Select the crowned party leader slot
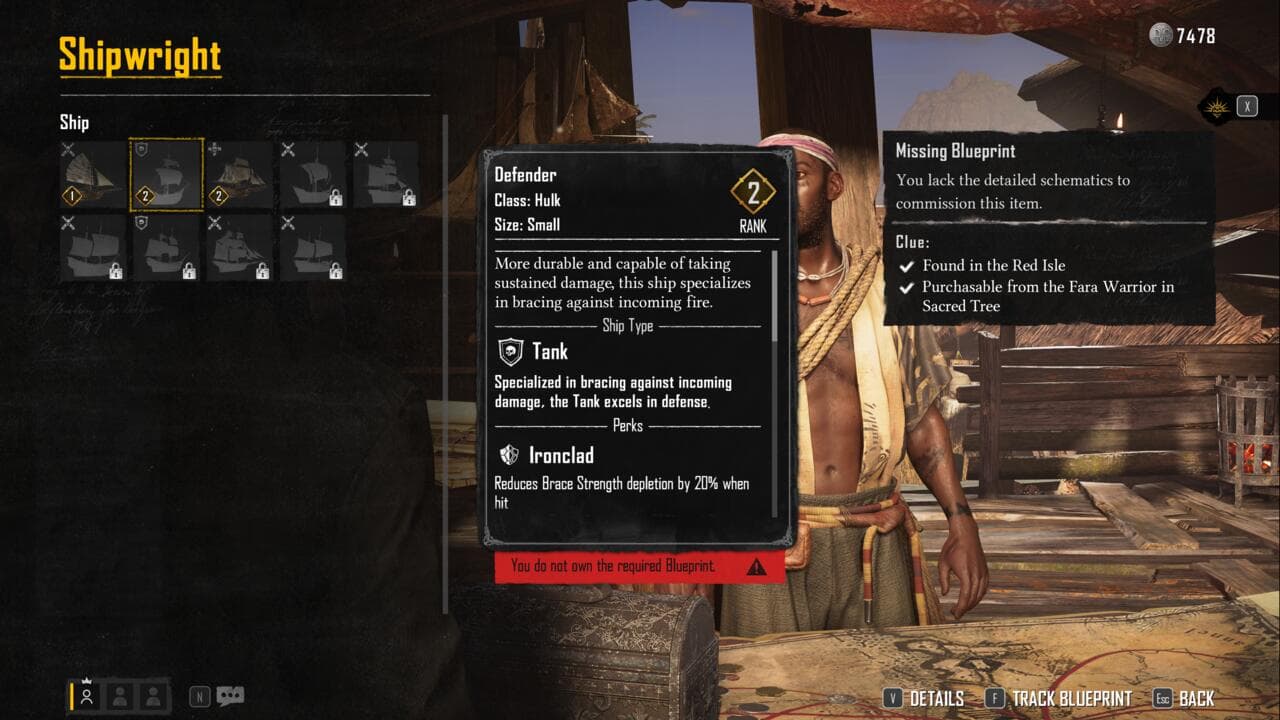Viewport: 1280px width, 720px height. 87,696
